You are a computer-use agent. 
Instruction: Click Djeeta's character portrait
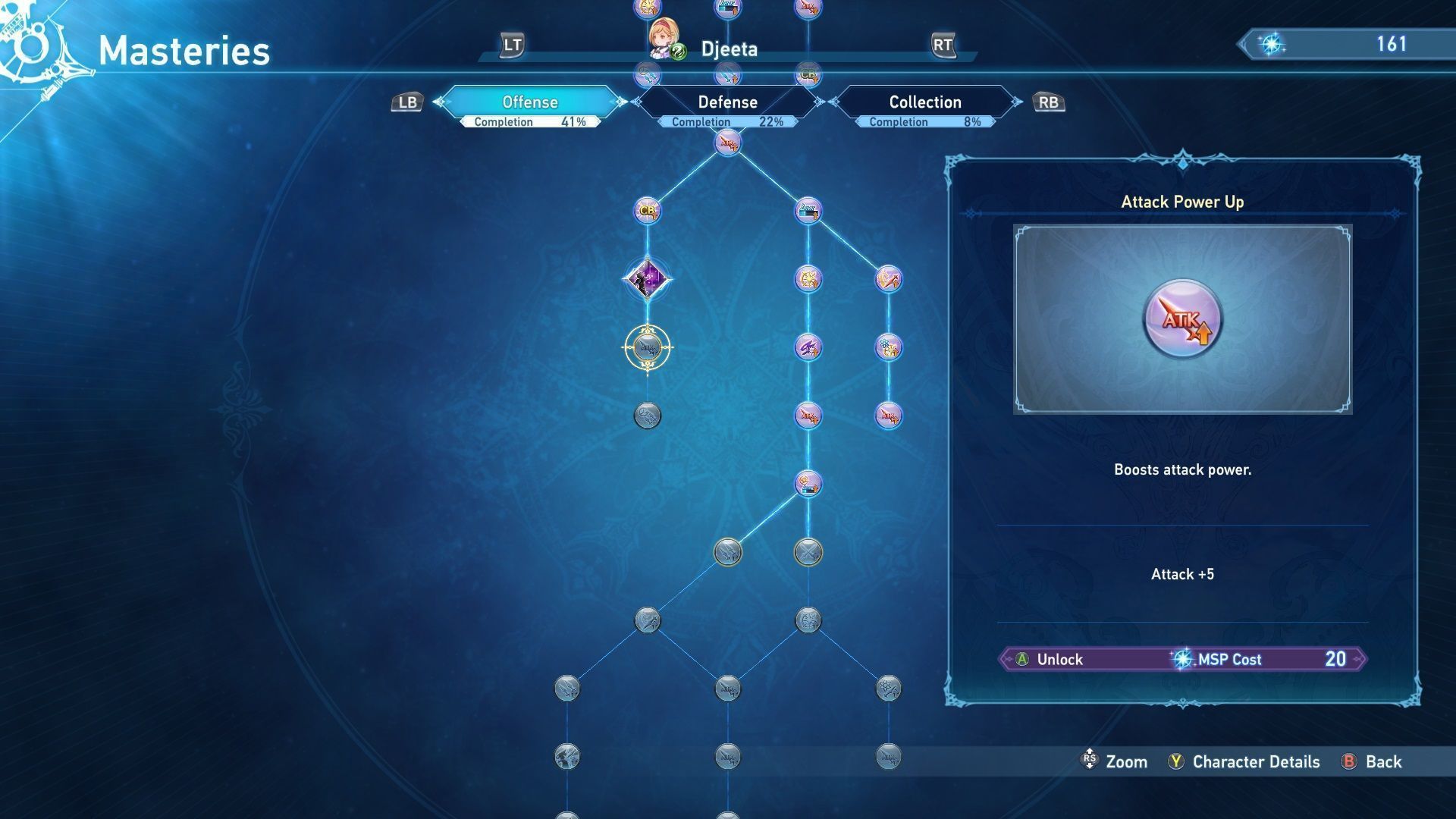(x=664, y=39)
